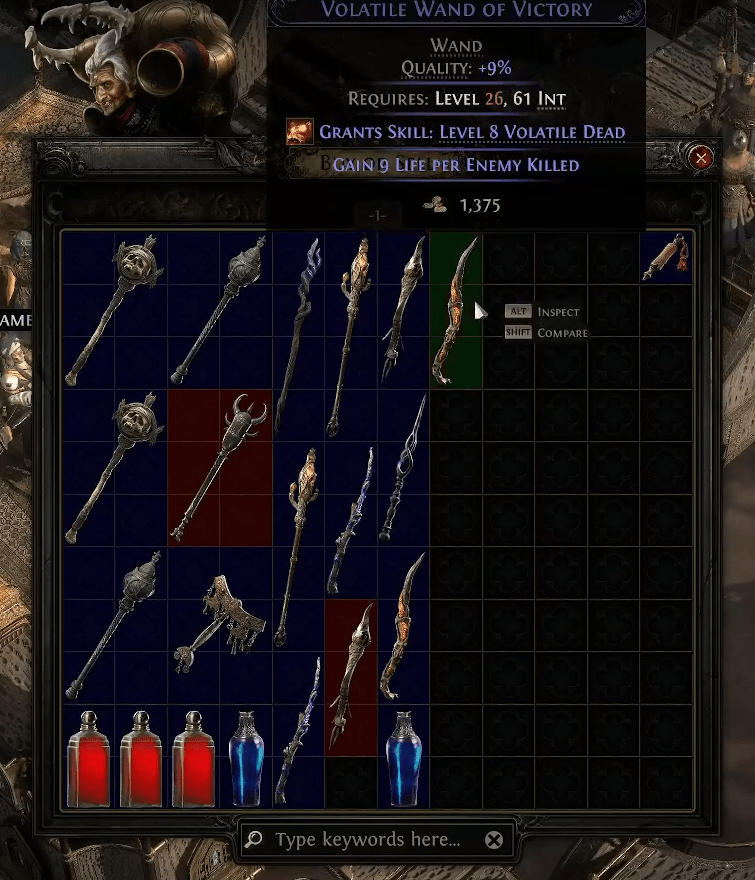Select the green-highlighted Volatile Wand
Screen dimensions: 755x880
tap(456, 310)
